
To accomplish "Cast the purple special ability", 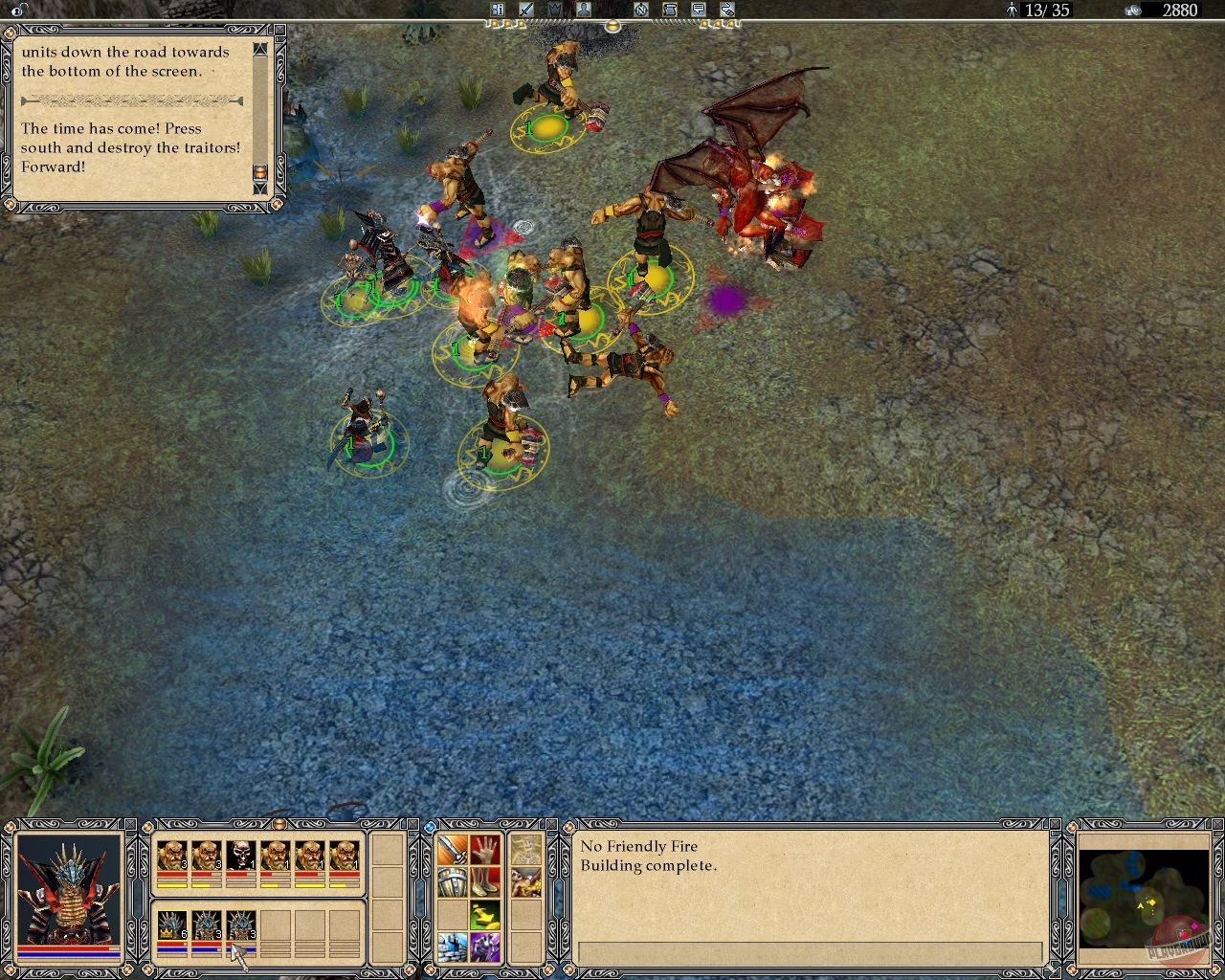I will 485,947.
